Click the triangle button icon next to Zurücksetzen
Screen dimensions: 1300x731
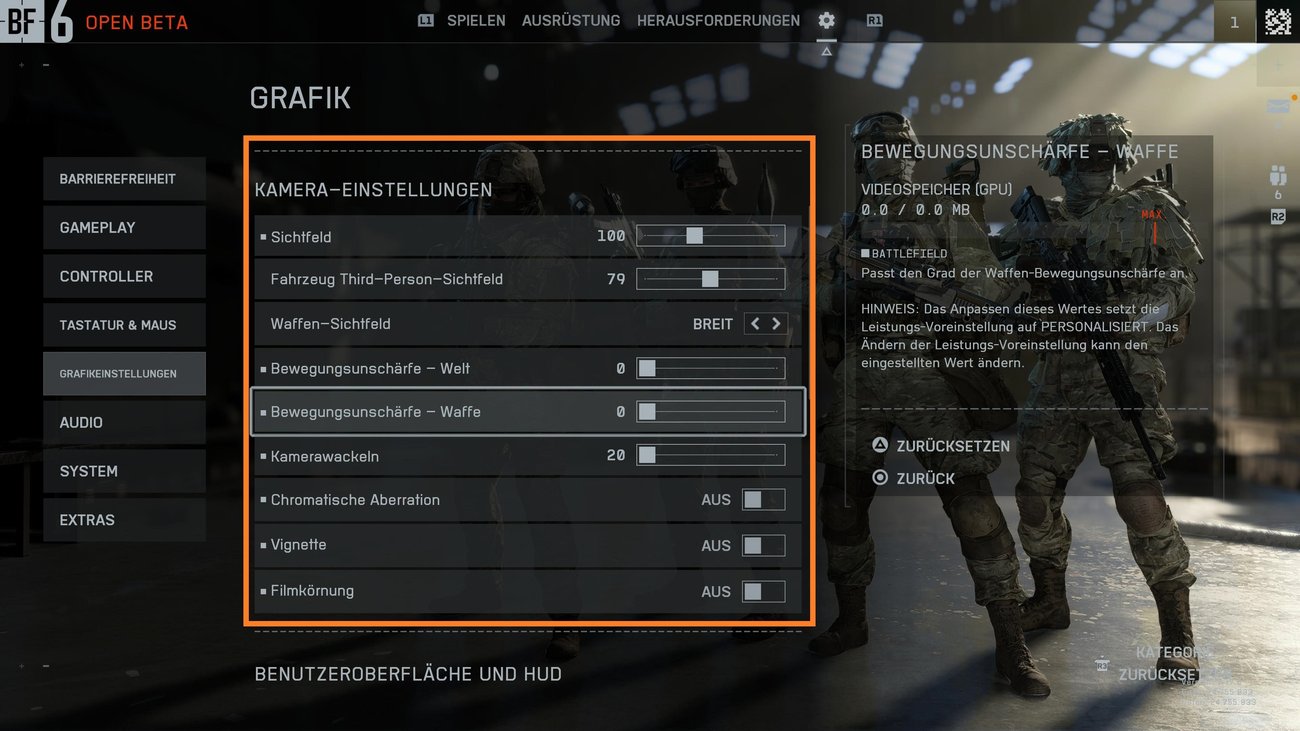(878, 446)
